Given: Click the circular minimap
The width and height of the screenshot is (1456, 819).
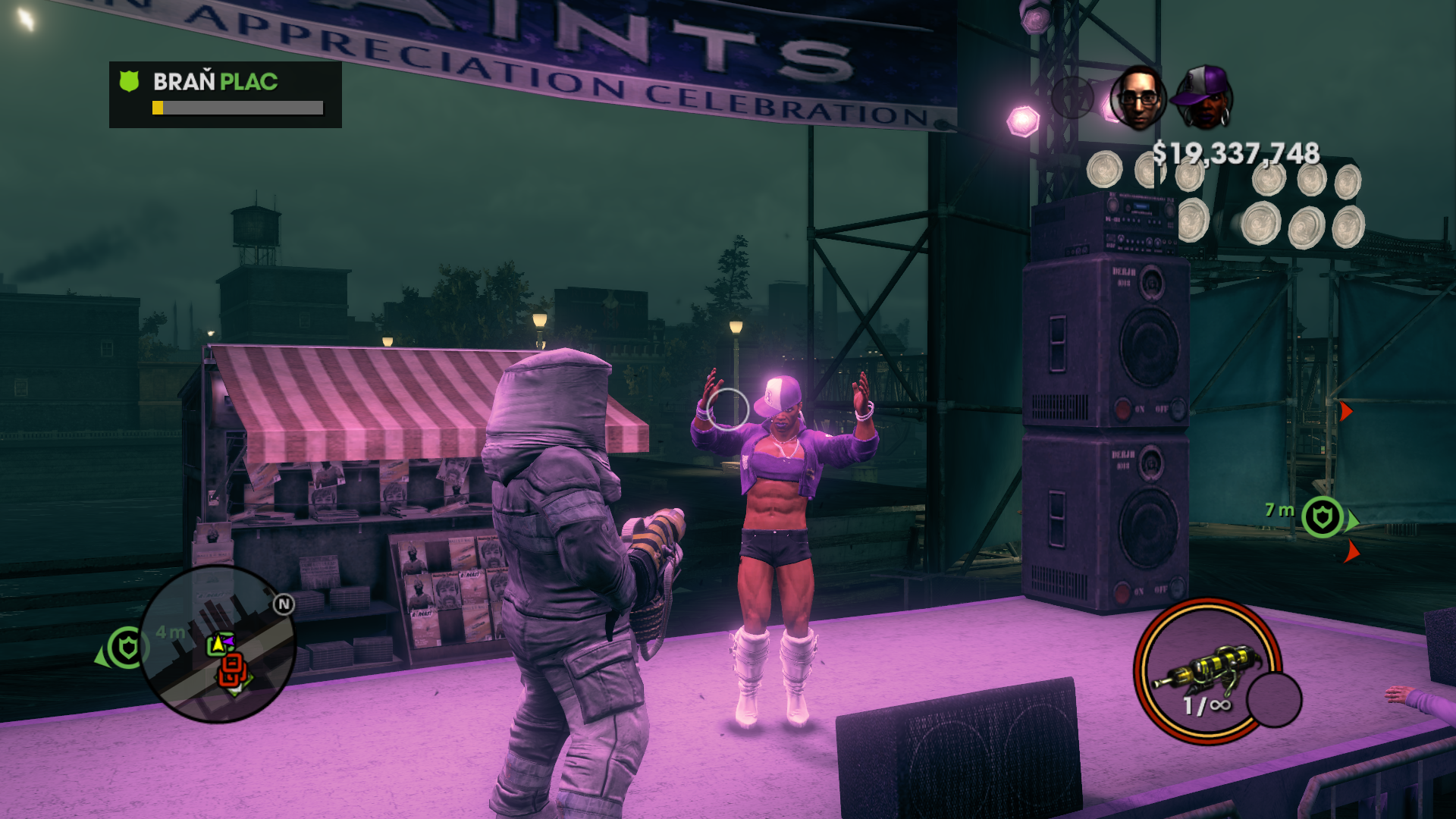Looking at the screenshot, I should pos(217,645).
